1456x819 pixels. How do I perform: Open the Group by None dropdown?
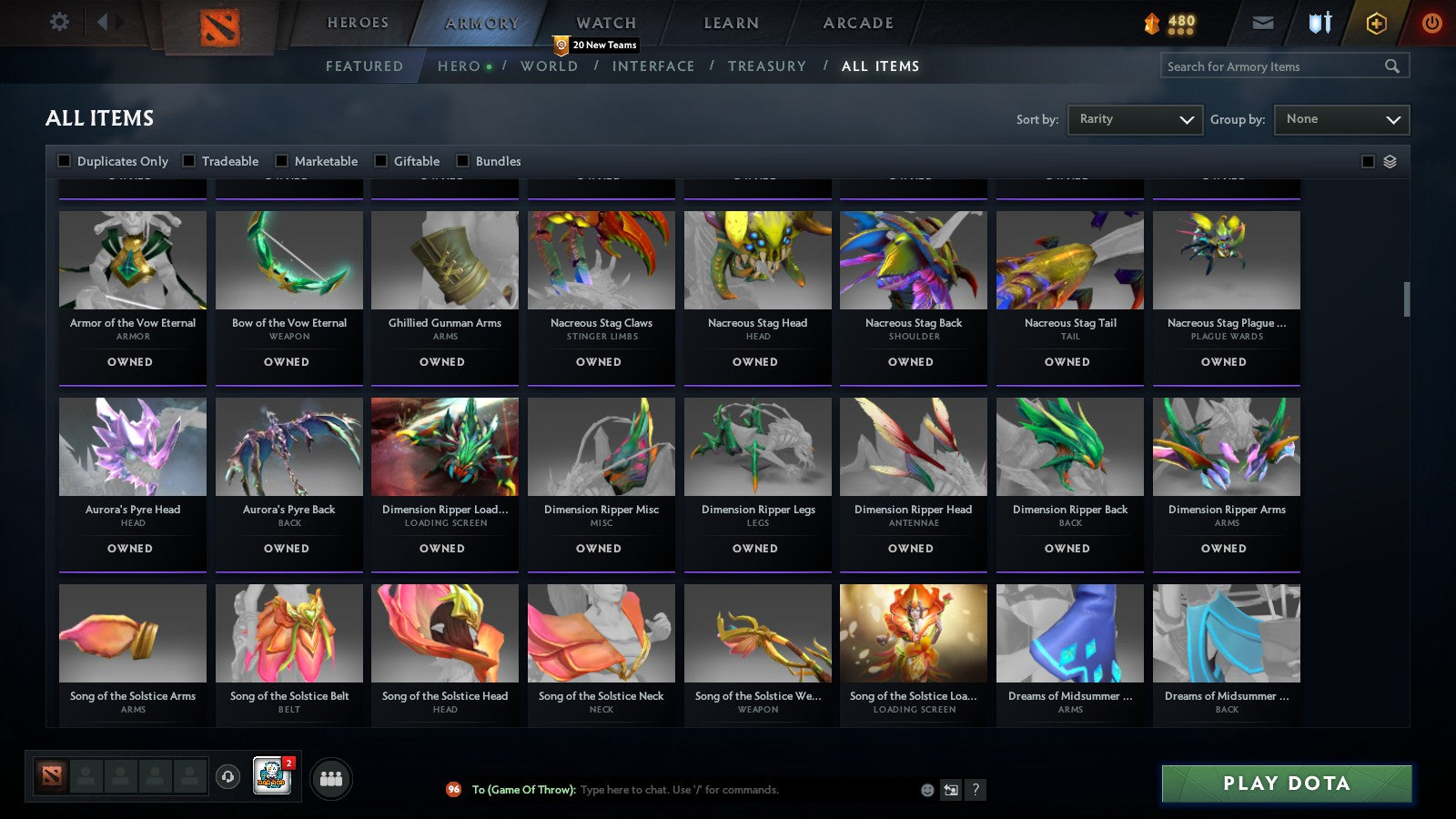tap(1340, 119)
